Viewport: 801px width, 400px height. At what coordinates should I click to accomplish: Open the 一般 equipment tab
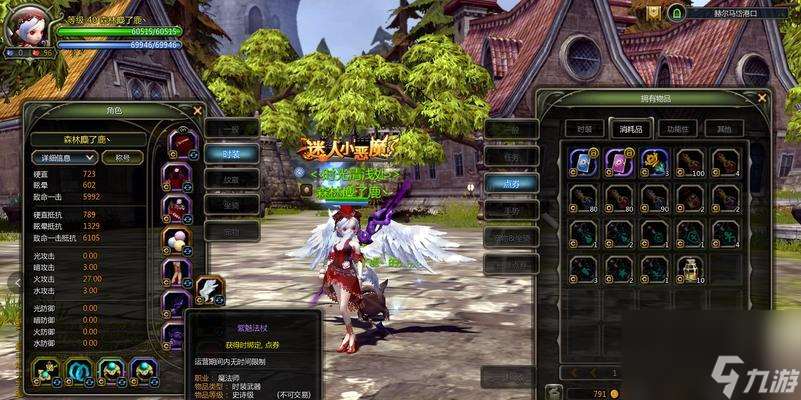(231, 128)
